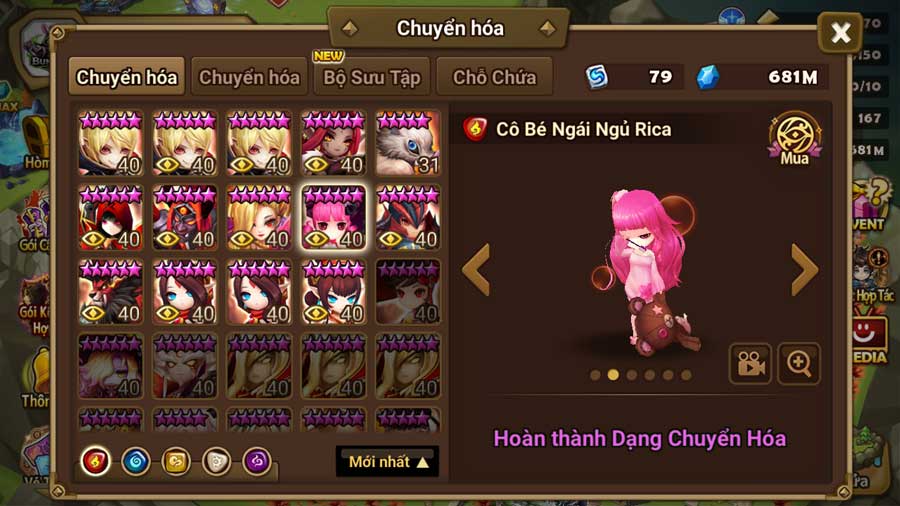Filter by the red fire element
This screenshot has height=506, width=900.
point(96,461)
